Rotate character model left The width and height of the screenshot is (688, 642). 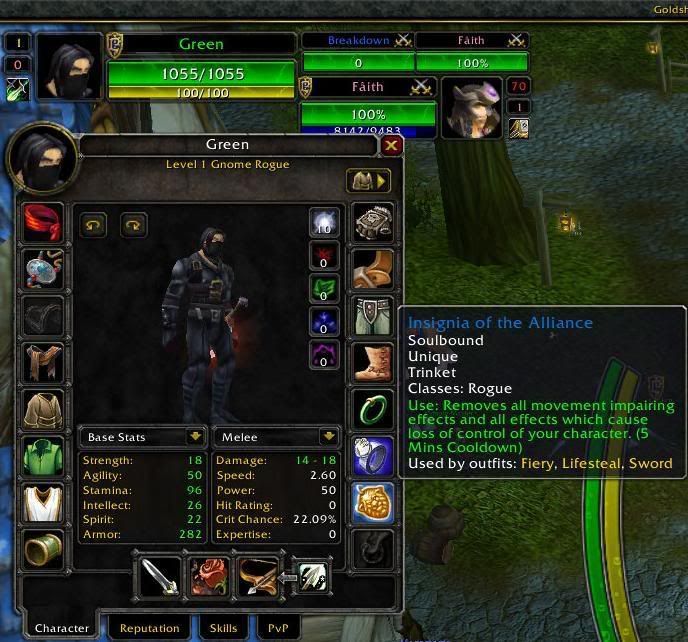(93, 224)
